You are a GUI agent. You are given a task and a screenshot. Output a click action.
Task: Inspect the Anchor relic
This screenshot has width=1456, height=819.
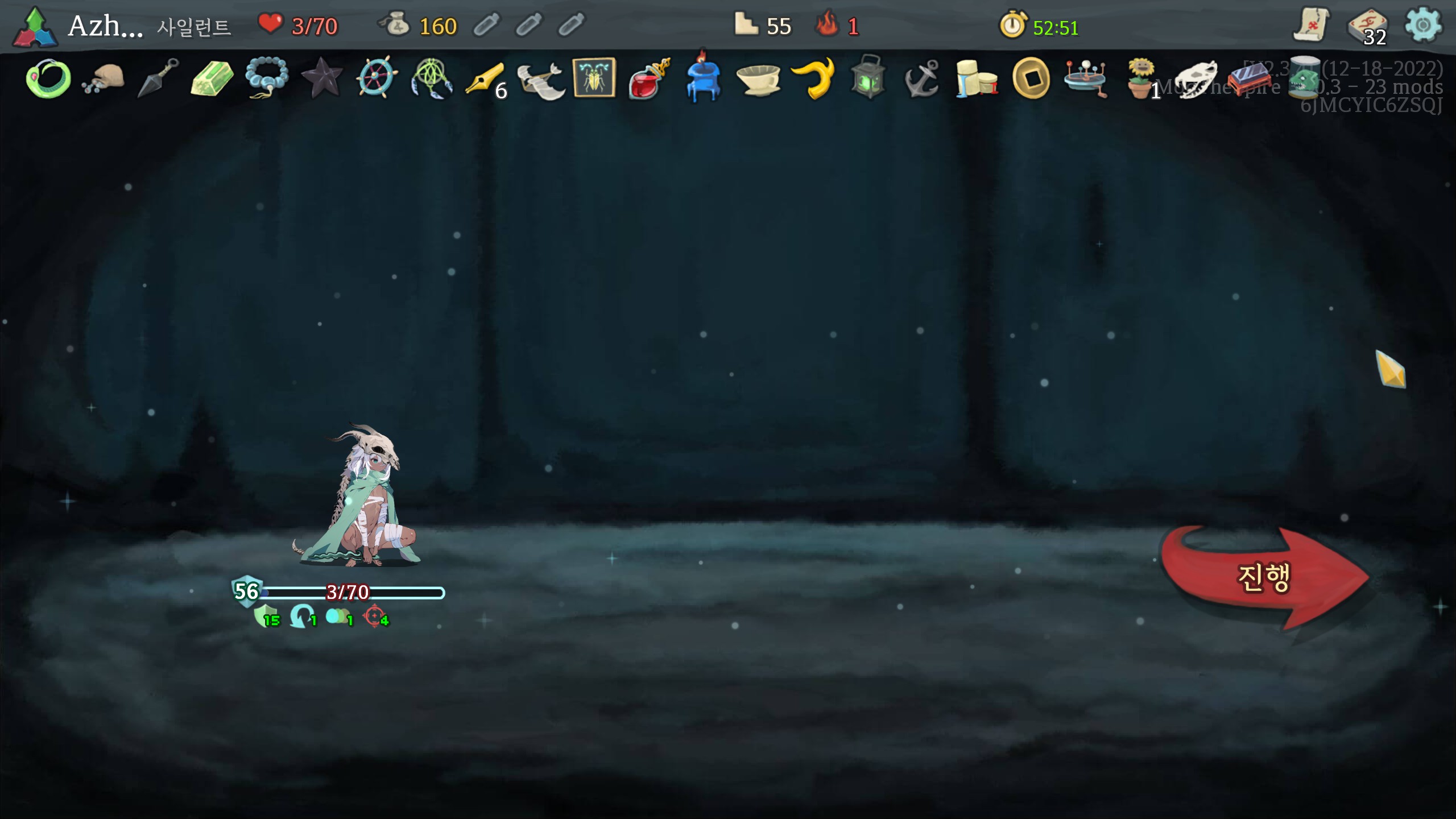pos(922,78)
